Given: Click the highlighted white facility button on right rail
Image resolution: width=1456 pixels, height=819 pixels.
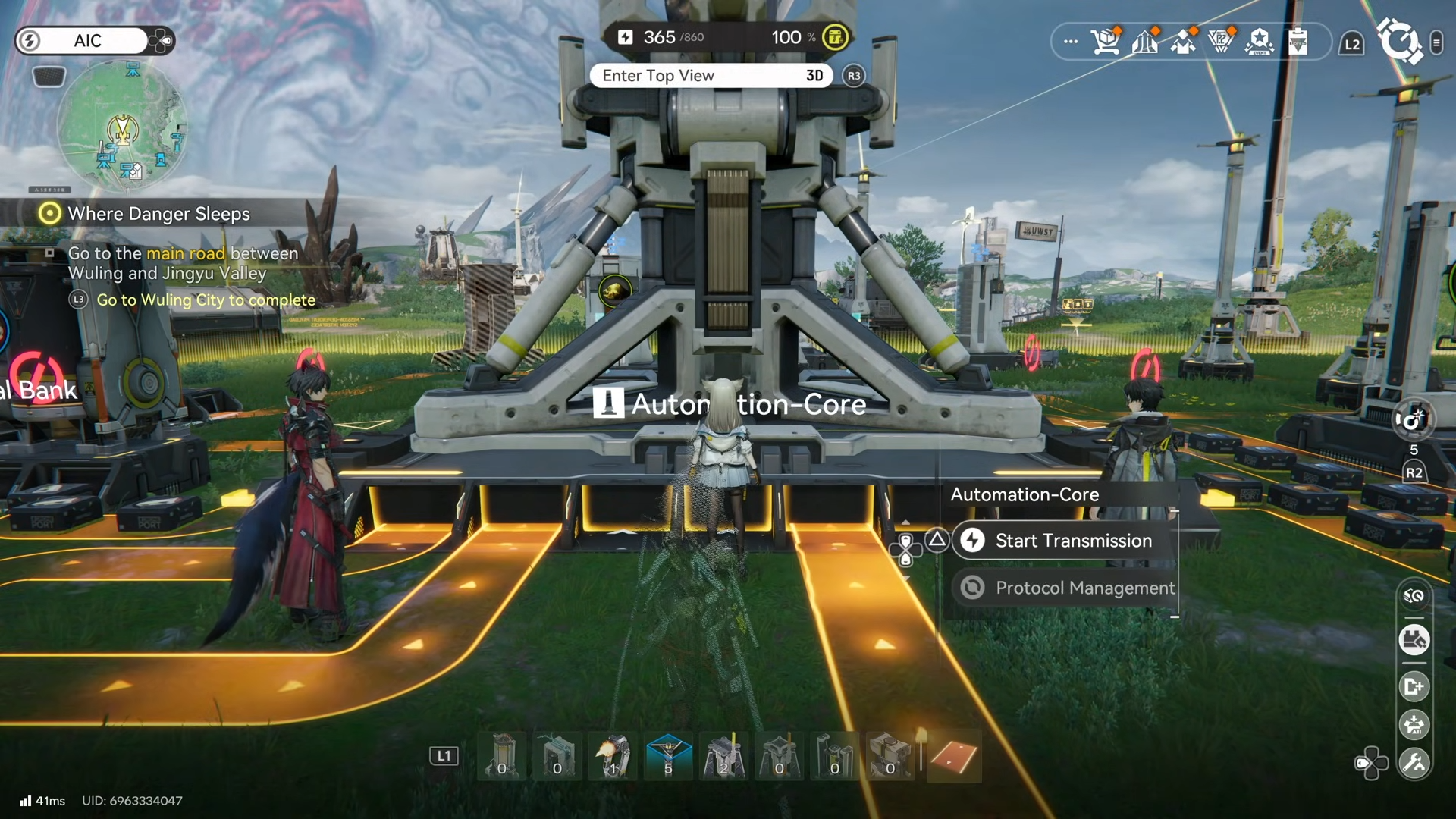Looking at the screenshot, I should [x=1414, y=639].
